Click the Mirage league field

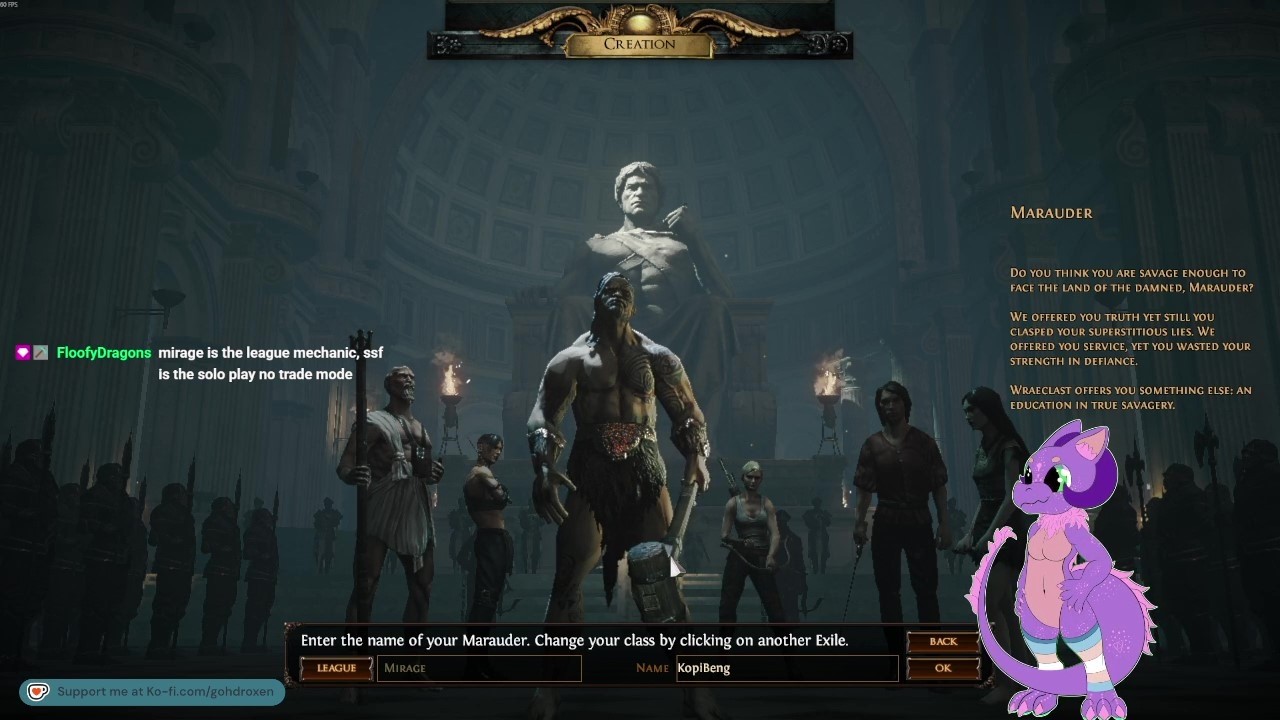[x=479, y=668]
